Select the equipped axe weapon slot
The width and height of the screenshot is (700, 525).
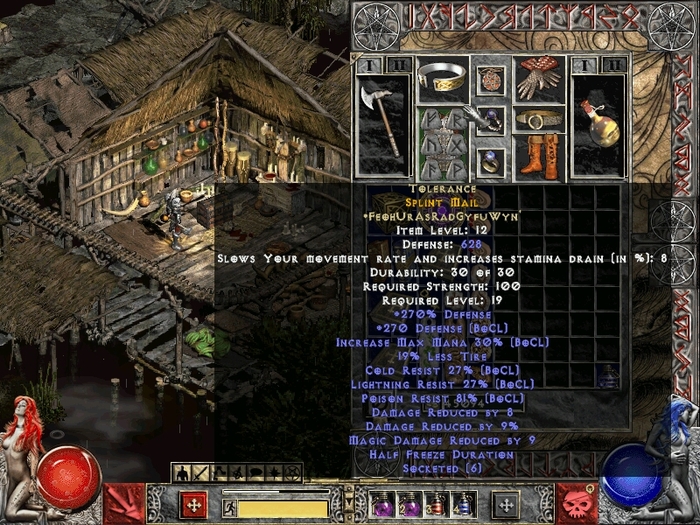(383, 116)
